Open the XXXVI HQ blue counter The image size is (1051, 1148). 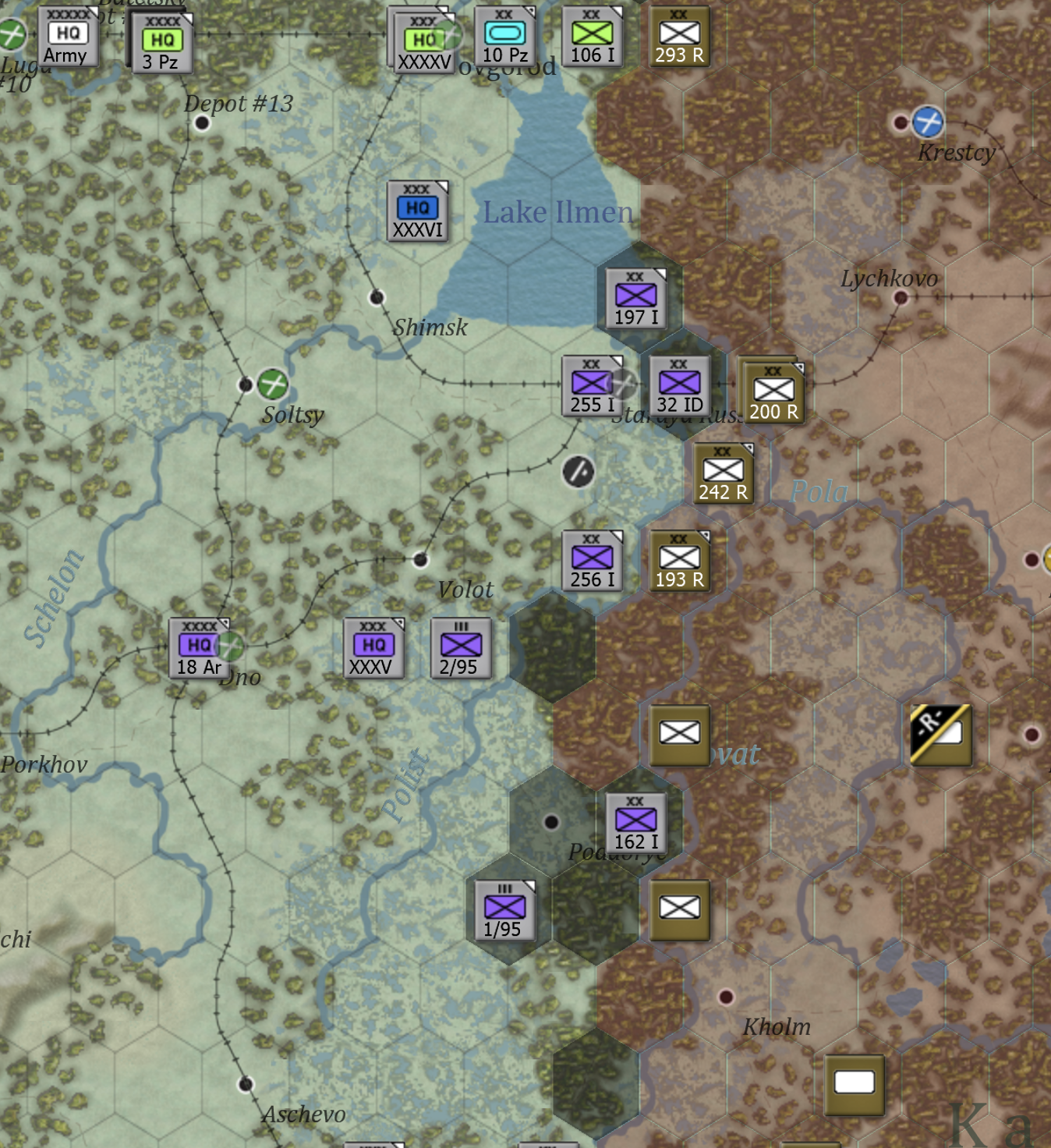[x=419, y=211]
